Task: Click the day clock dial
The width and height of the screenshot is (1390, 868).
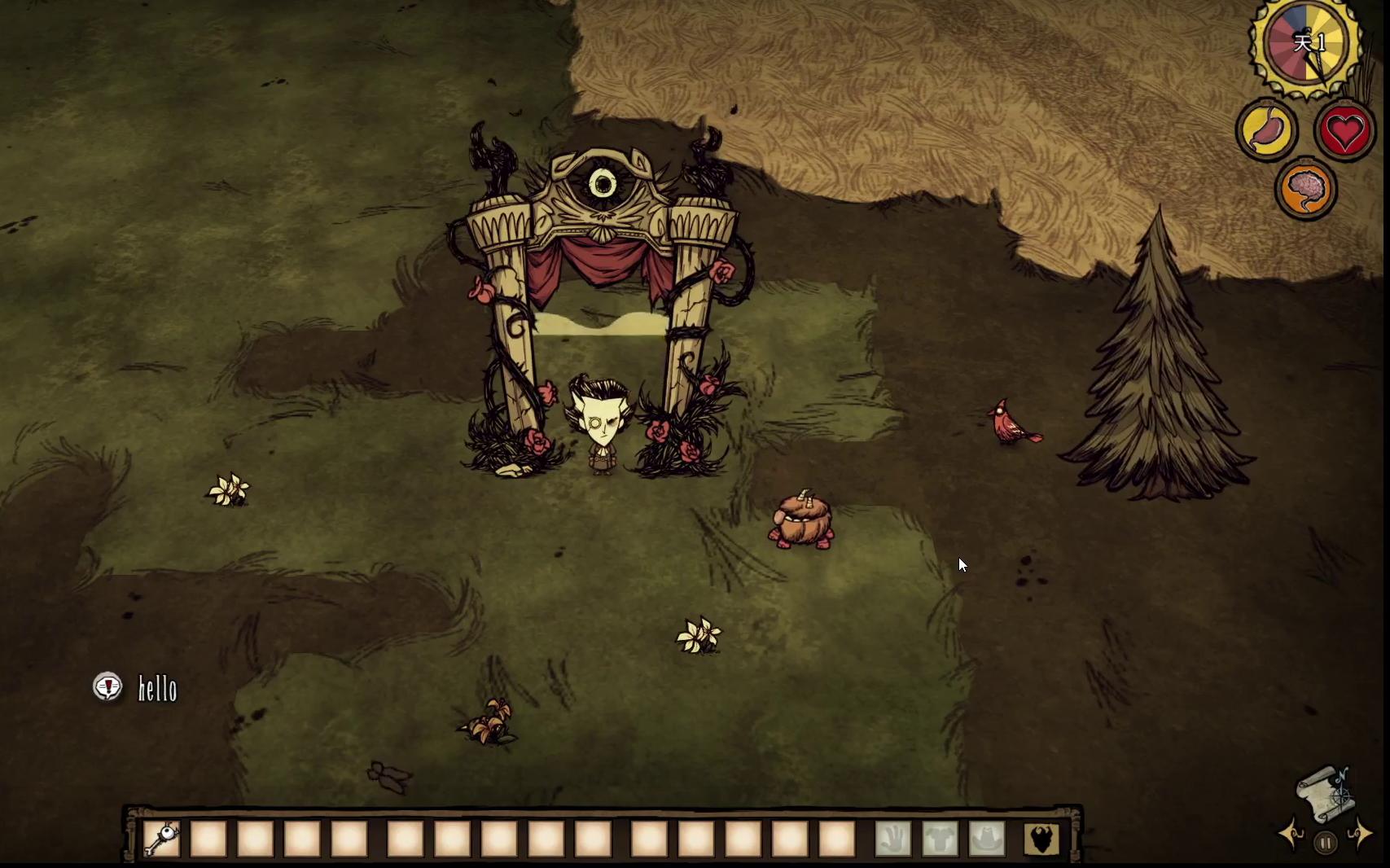Action: pyautogui.click(x=1305, y=45)
